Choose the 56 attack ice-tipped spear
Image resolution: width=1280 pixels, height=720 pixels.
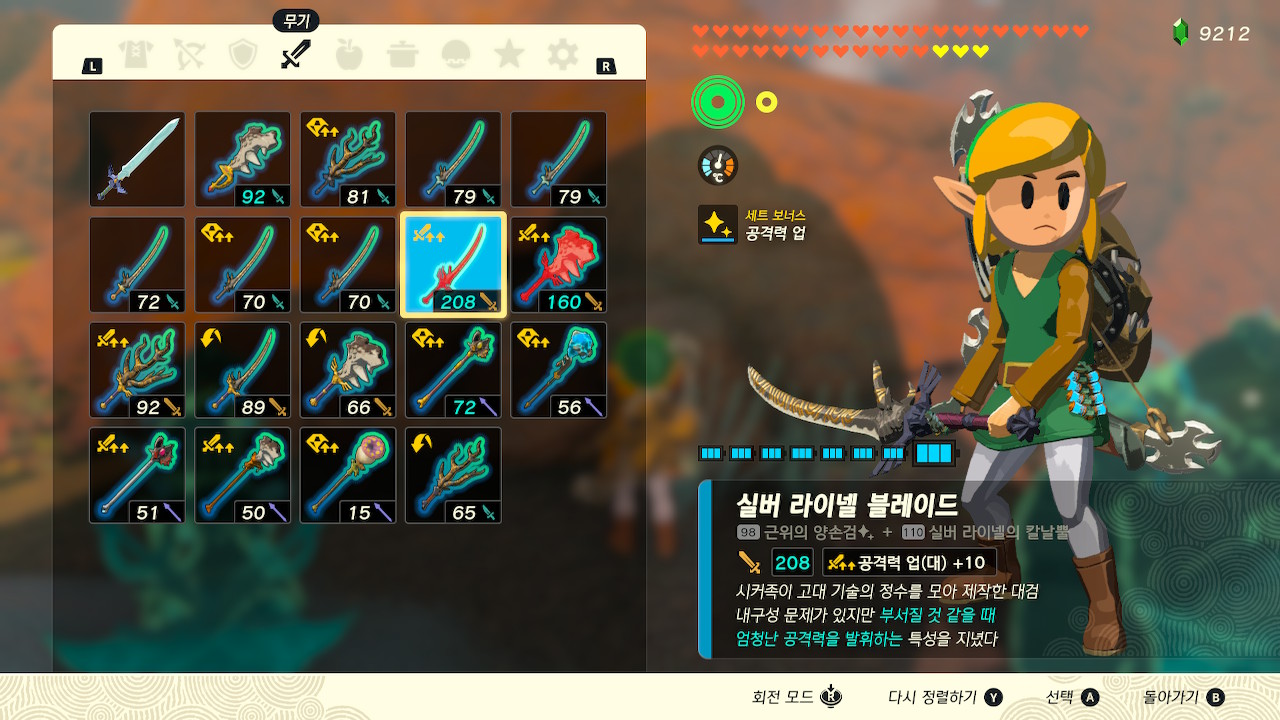[x=558, y=370]
